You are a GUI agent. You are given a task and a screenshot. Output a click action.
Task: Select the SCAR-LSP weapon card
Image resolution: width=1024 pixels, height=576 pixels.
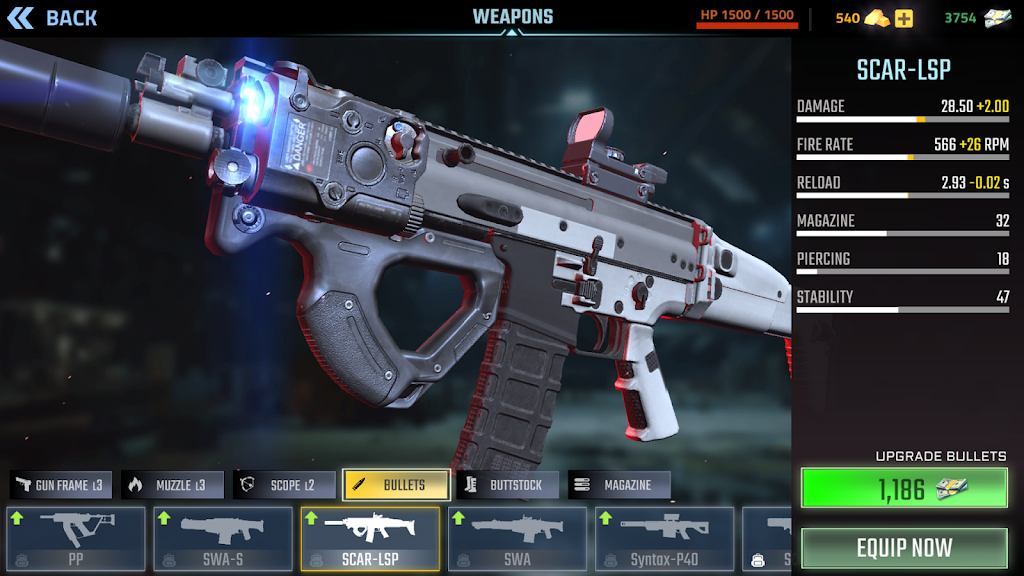point(370,539)
